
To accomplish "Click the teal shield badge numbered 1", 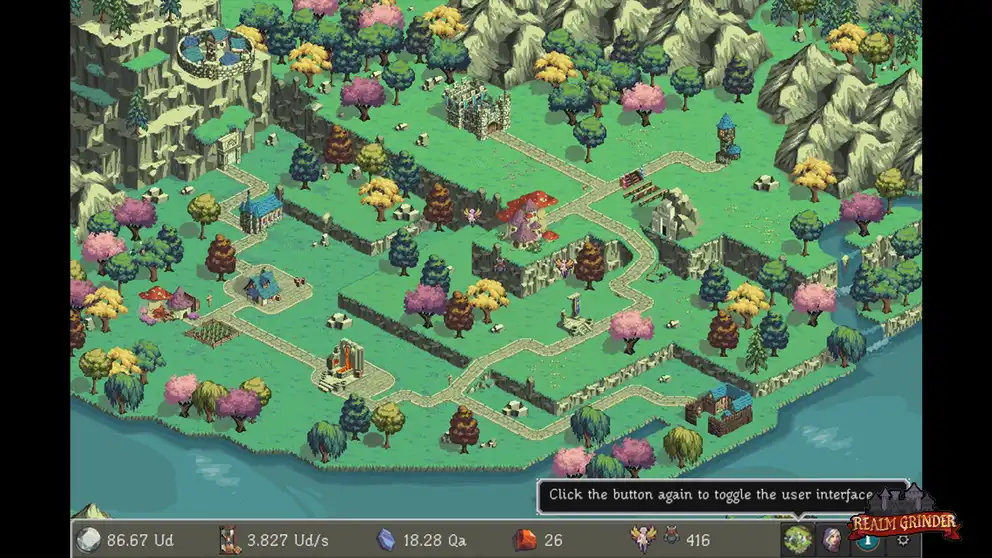I will click(x=868, y=541).
